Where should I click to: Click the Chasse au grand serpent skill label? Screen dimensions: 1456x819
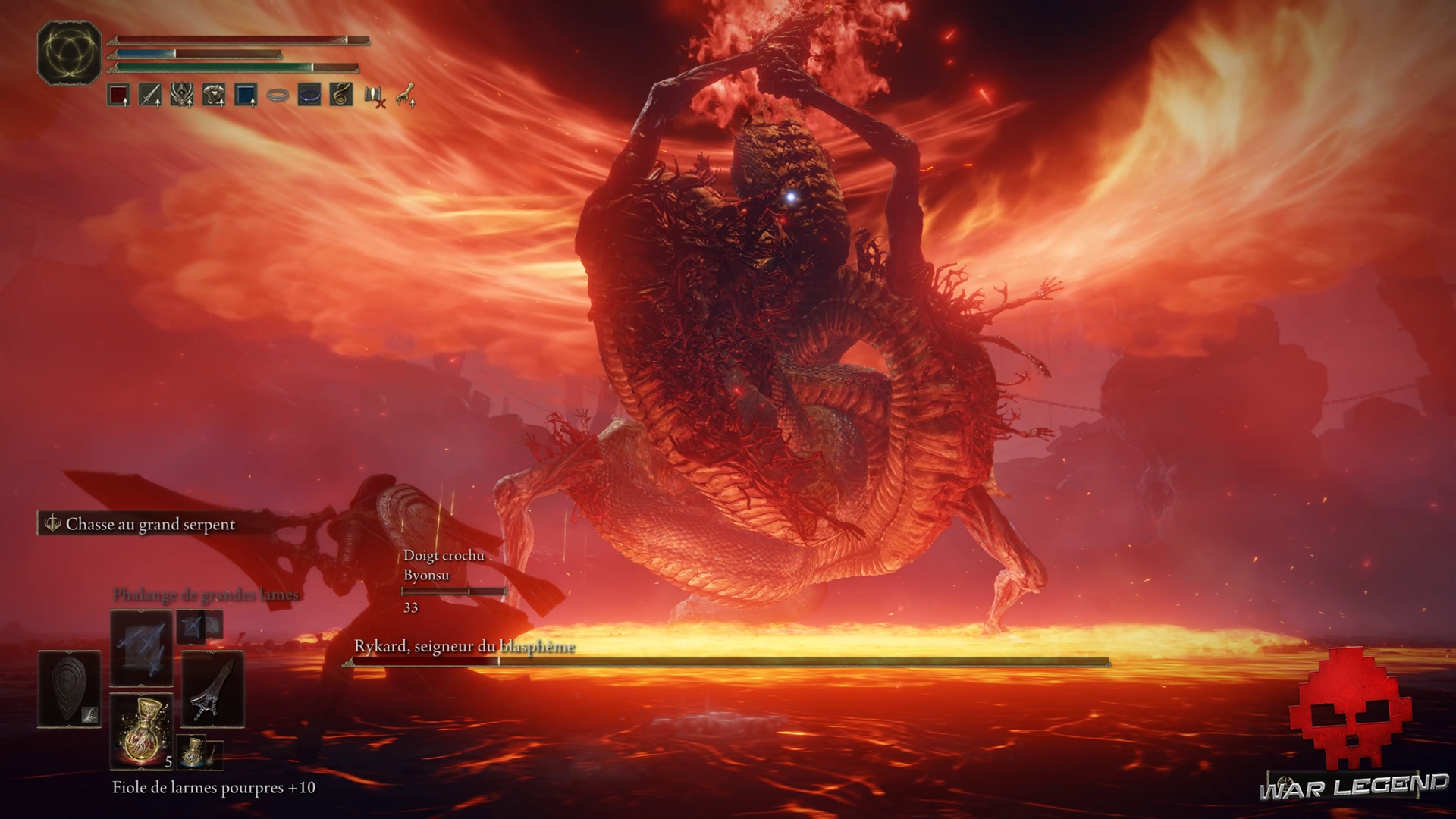149,524
